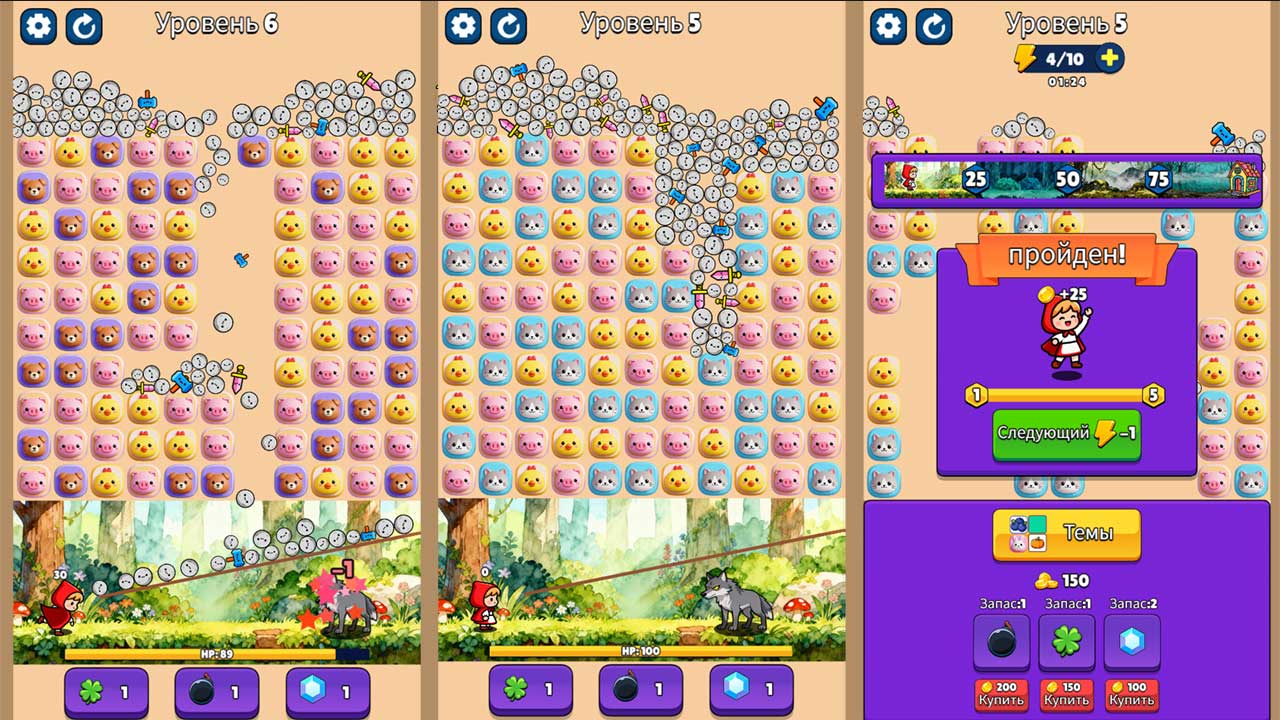
Task: Open the settings gear on the Level 6 screen
Action: tap(38, 25)
